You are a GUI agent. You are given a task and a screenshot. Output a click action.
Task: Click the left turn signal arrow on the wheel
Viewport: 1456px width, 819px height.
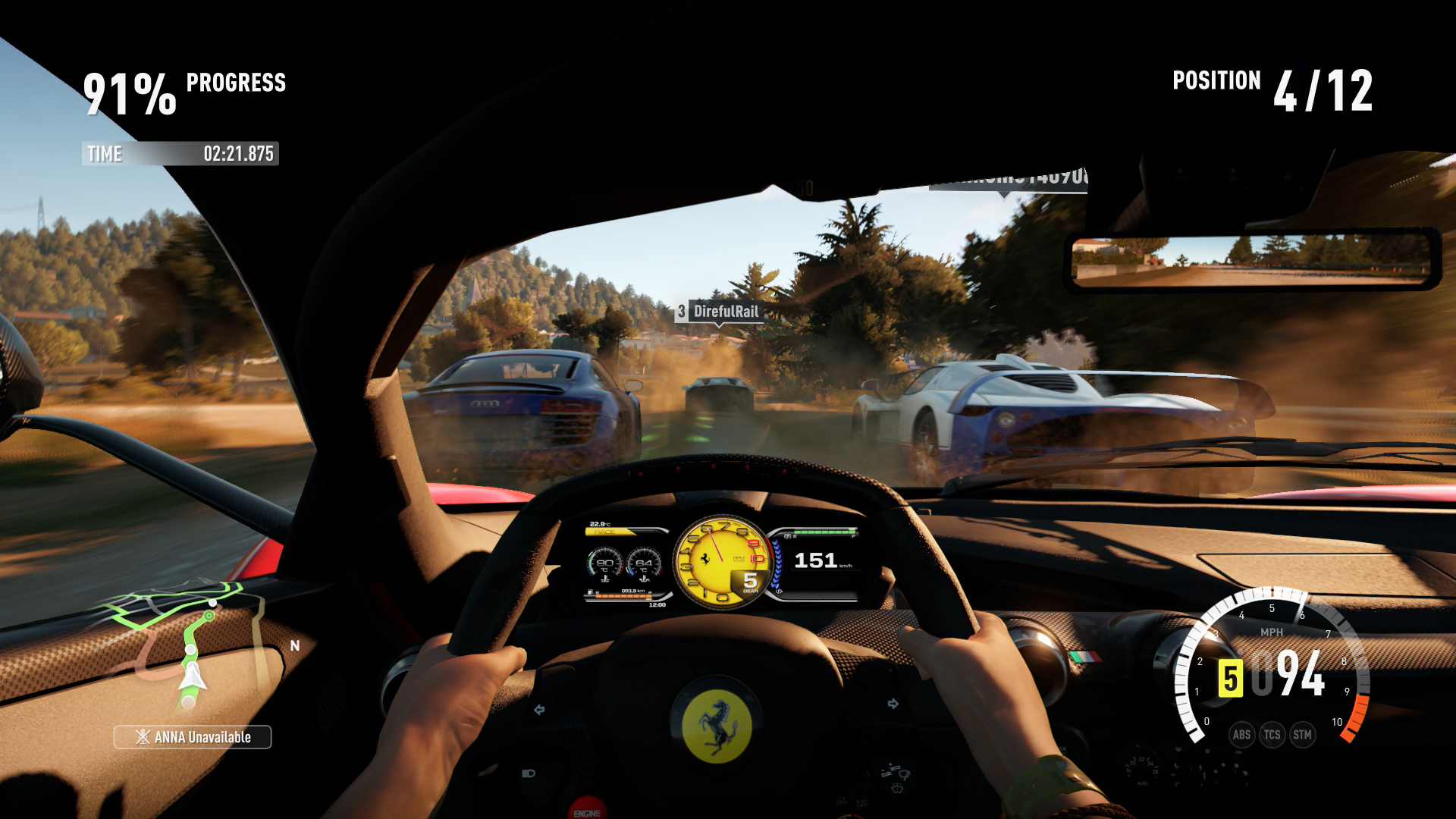[540, 708]
